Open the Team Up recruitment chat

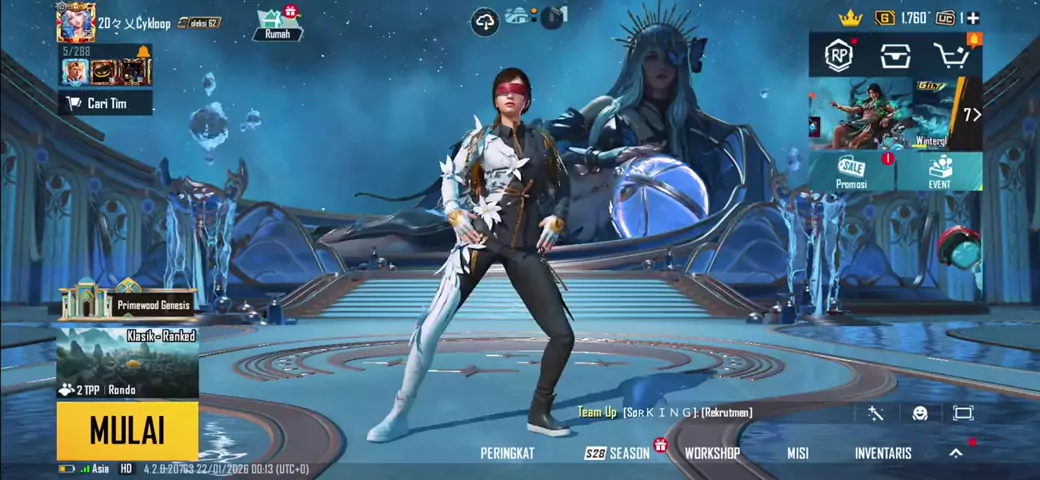click(664, 412)
